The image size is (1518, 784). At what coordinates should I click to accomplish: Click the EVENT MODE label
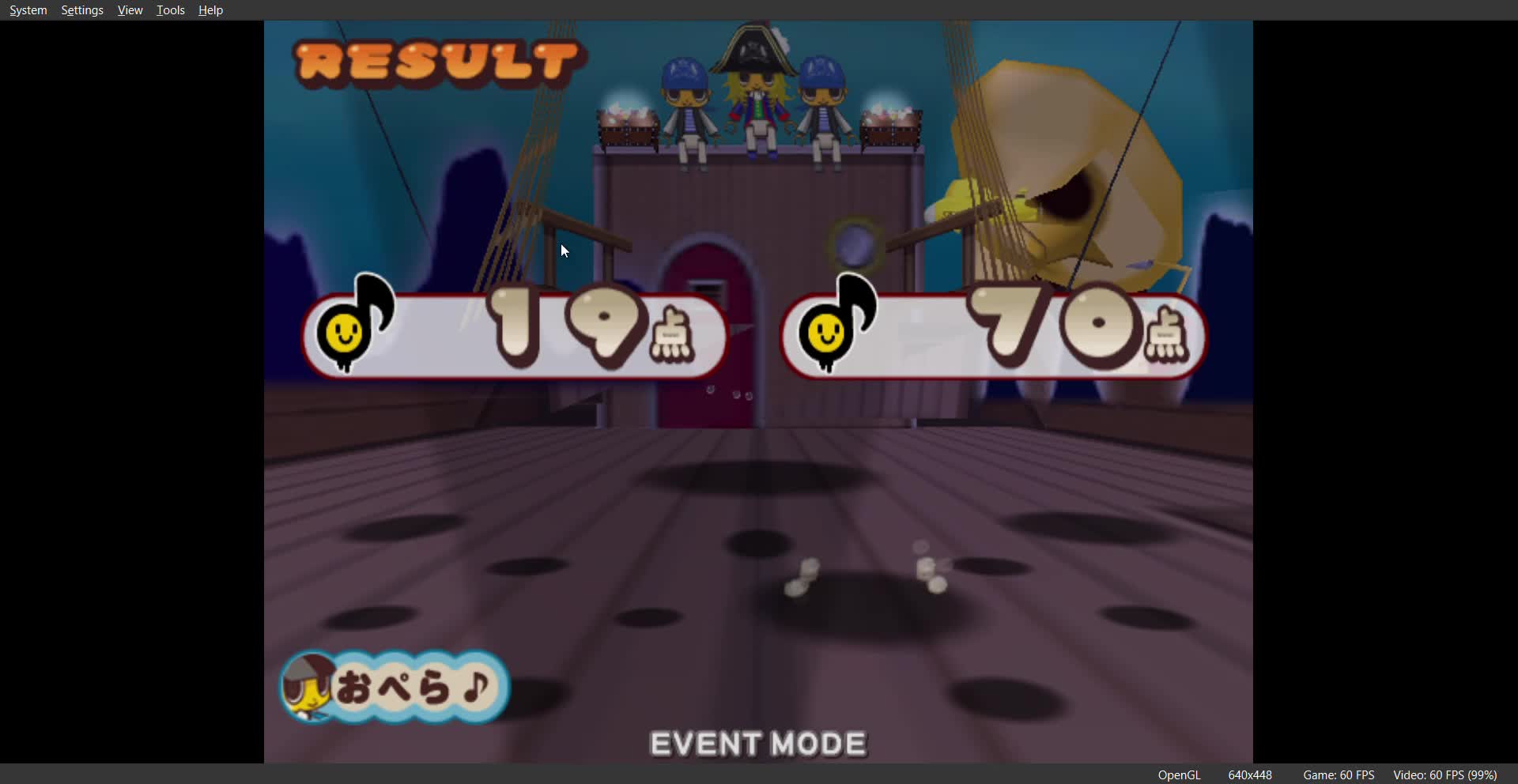757,743
